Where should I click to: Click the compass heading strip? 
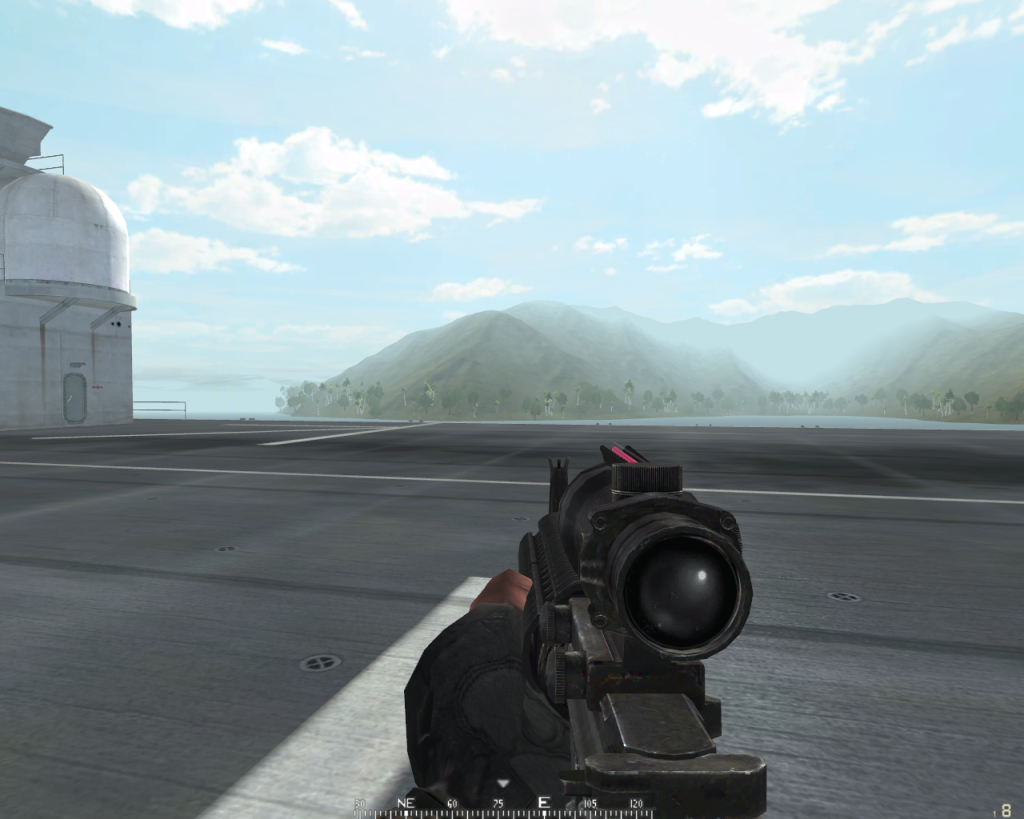tap(503, 806)
